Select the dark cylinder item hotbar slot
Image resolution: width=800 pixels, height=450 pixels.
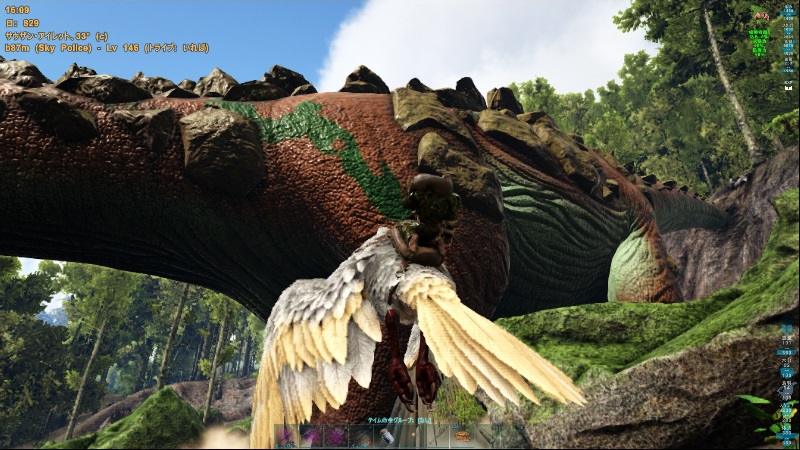[486, 436]
